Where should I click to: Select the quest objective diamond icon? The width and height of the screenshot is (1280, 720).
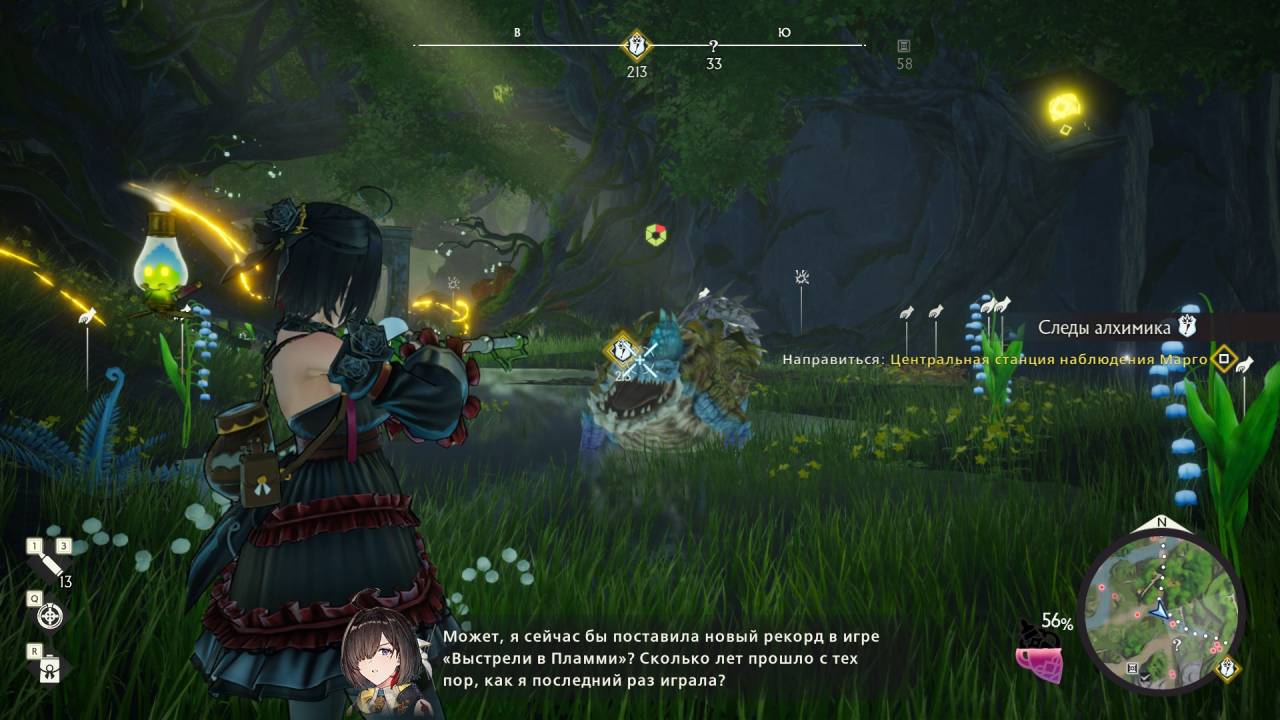click(1222, 358)
